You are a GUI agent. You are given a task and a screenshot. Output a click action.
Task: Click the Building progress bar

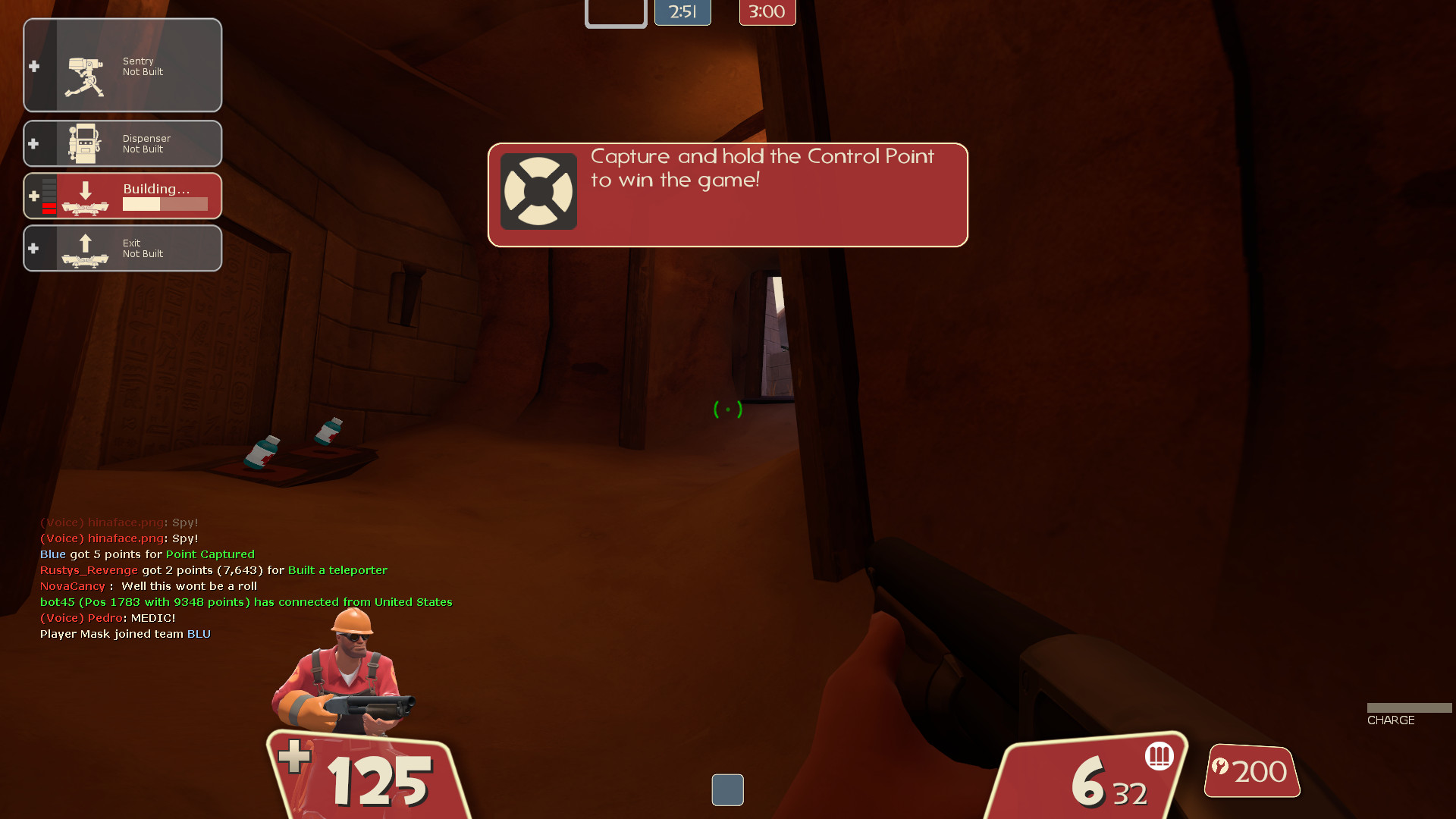pos(166,204)
